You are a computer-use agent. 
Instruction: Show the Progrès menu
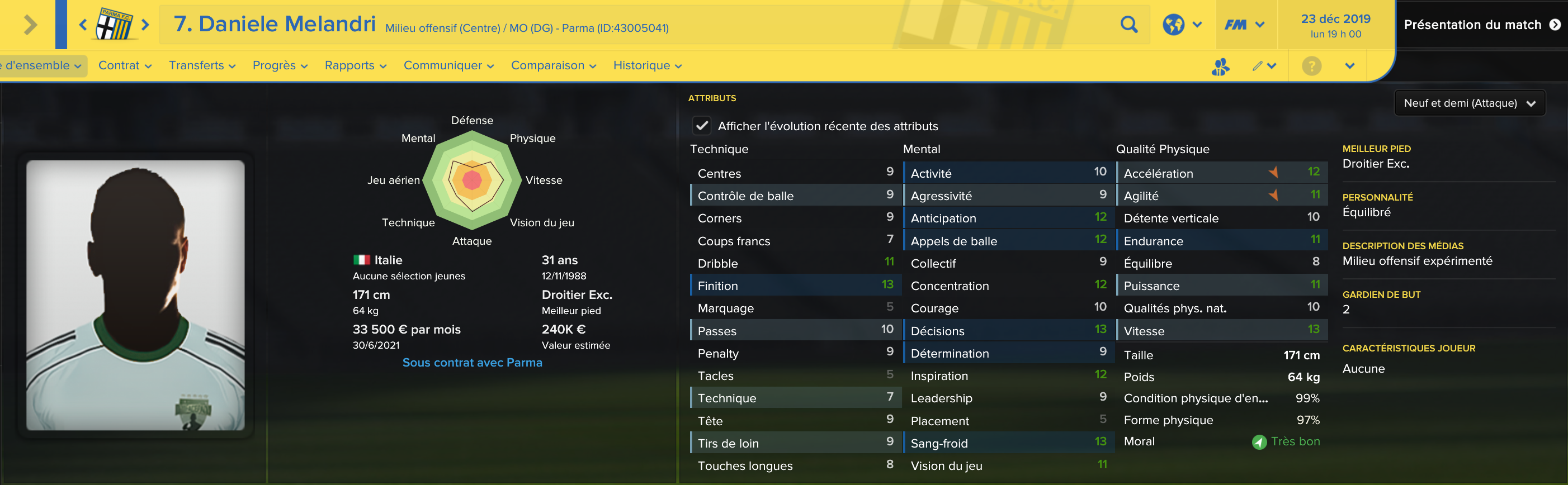tap(280, 66)
